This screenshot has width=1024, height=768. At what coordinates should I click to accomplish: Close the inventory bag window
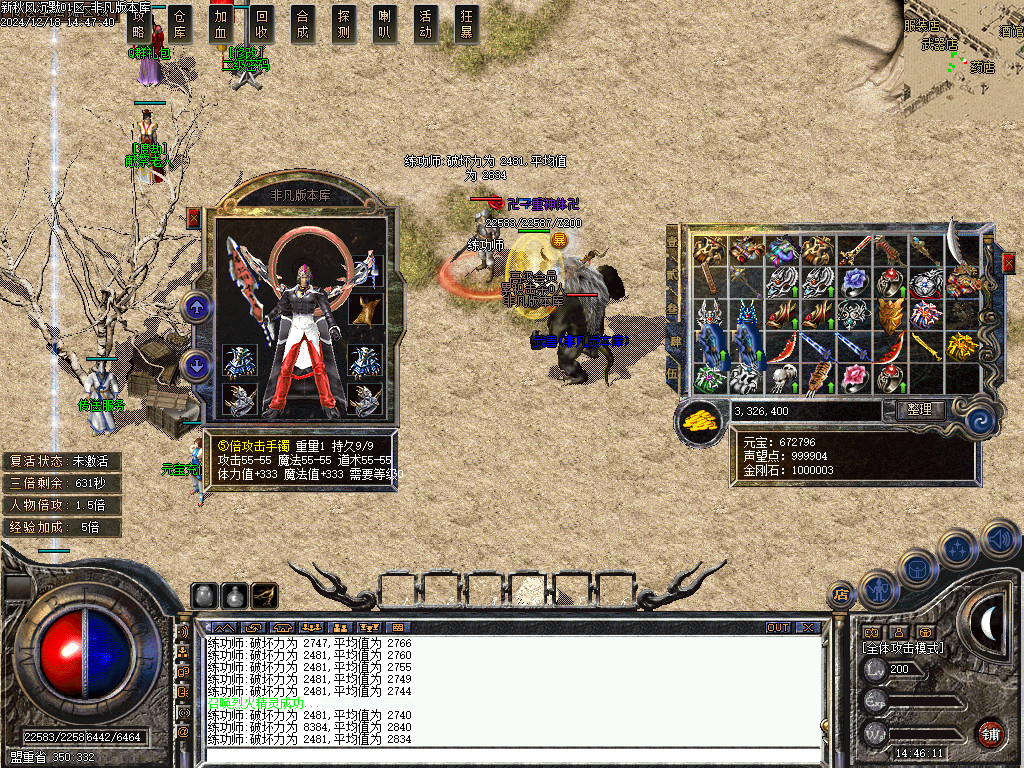point(1008,262)
